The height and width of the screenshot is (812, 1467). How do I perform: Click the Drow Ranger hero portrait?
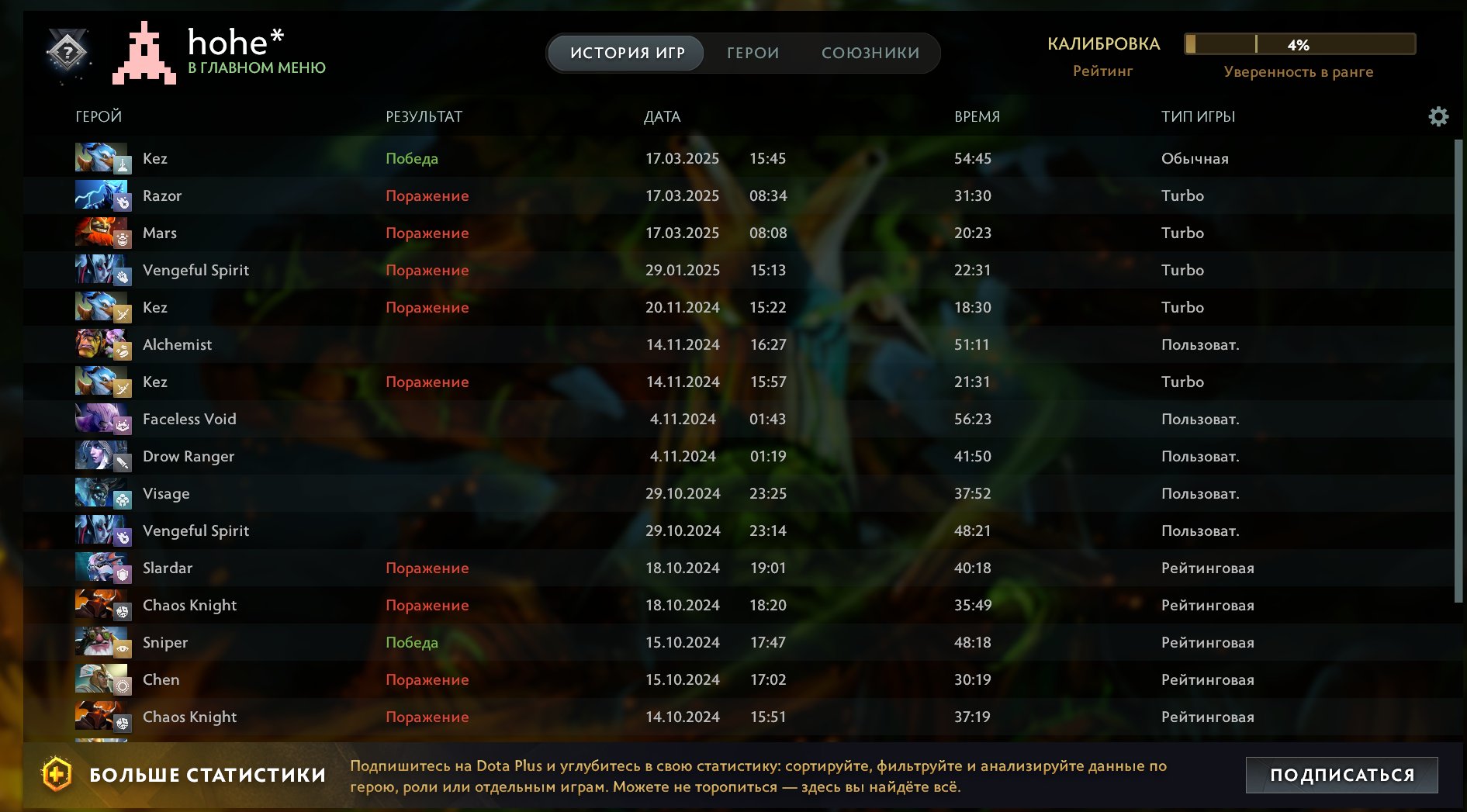click(102, 456)
